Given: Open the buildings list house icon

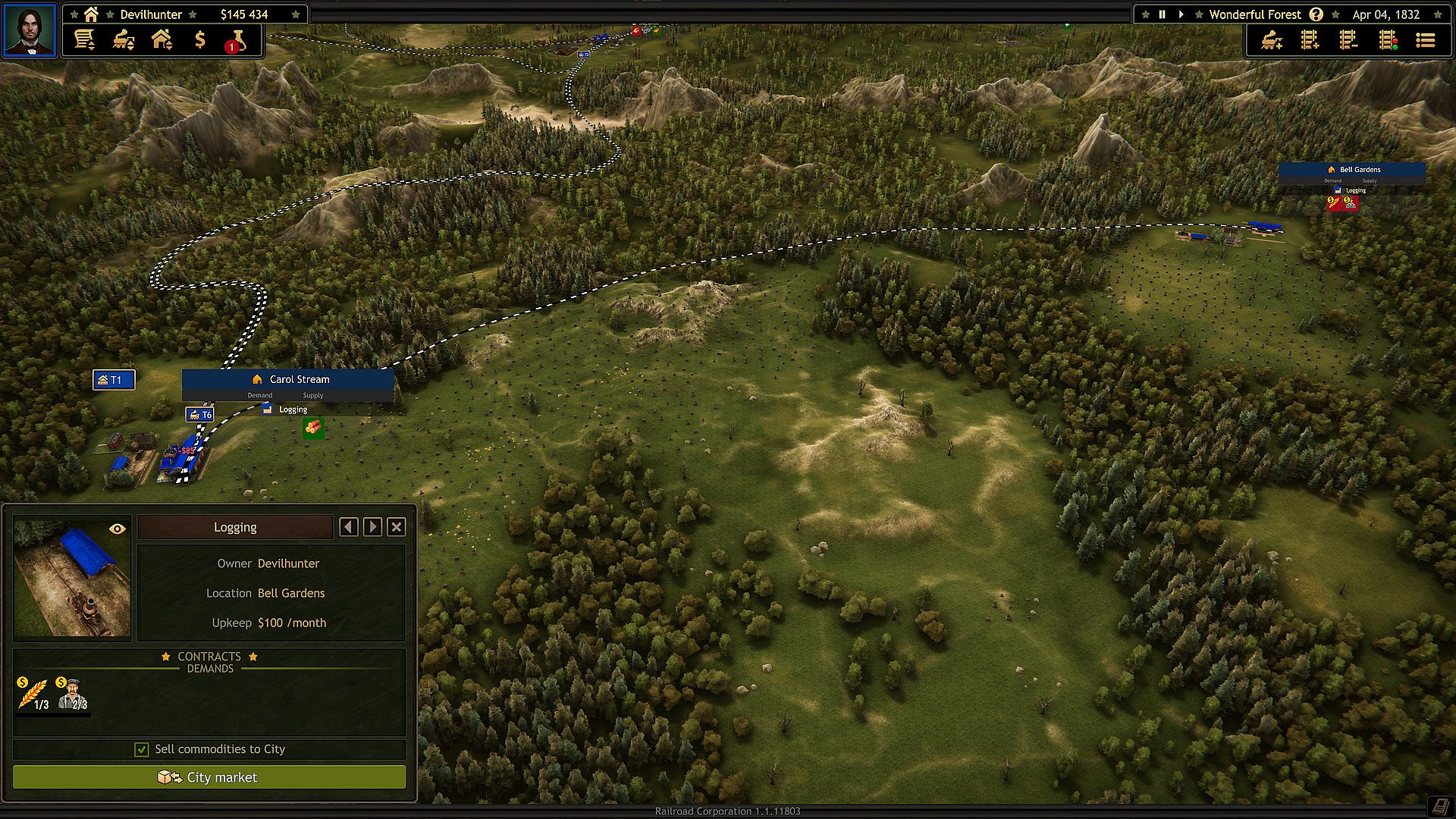Looking at the screenshot, I should coord(162,39).
